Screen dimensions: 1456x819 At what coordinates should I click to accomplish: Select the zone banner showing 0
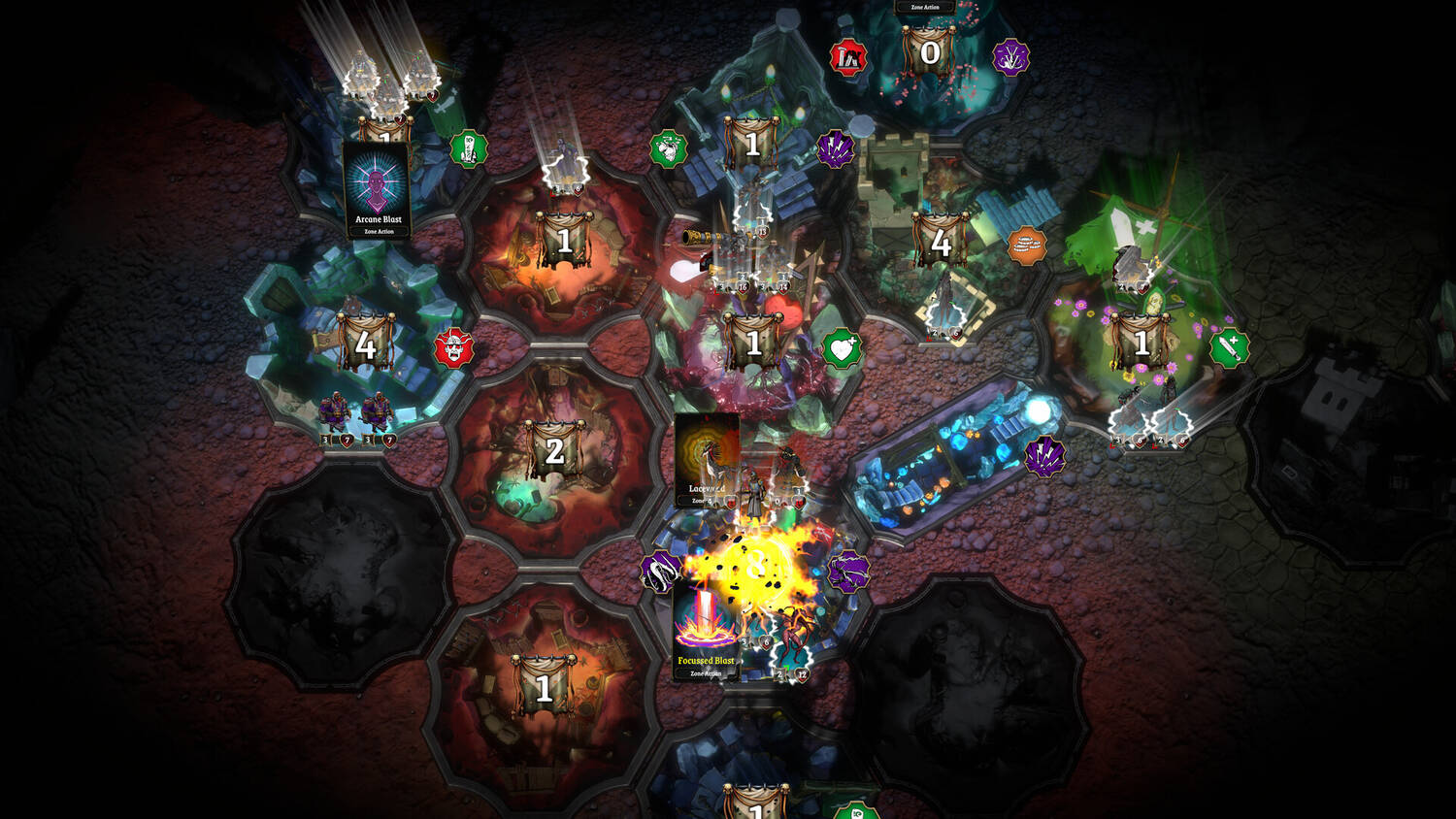929,52
